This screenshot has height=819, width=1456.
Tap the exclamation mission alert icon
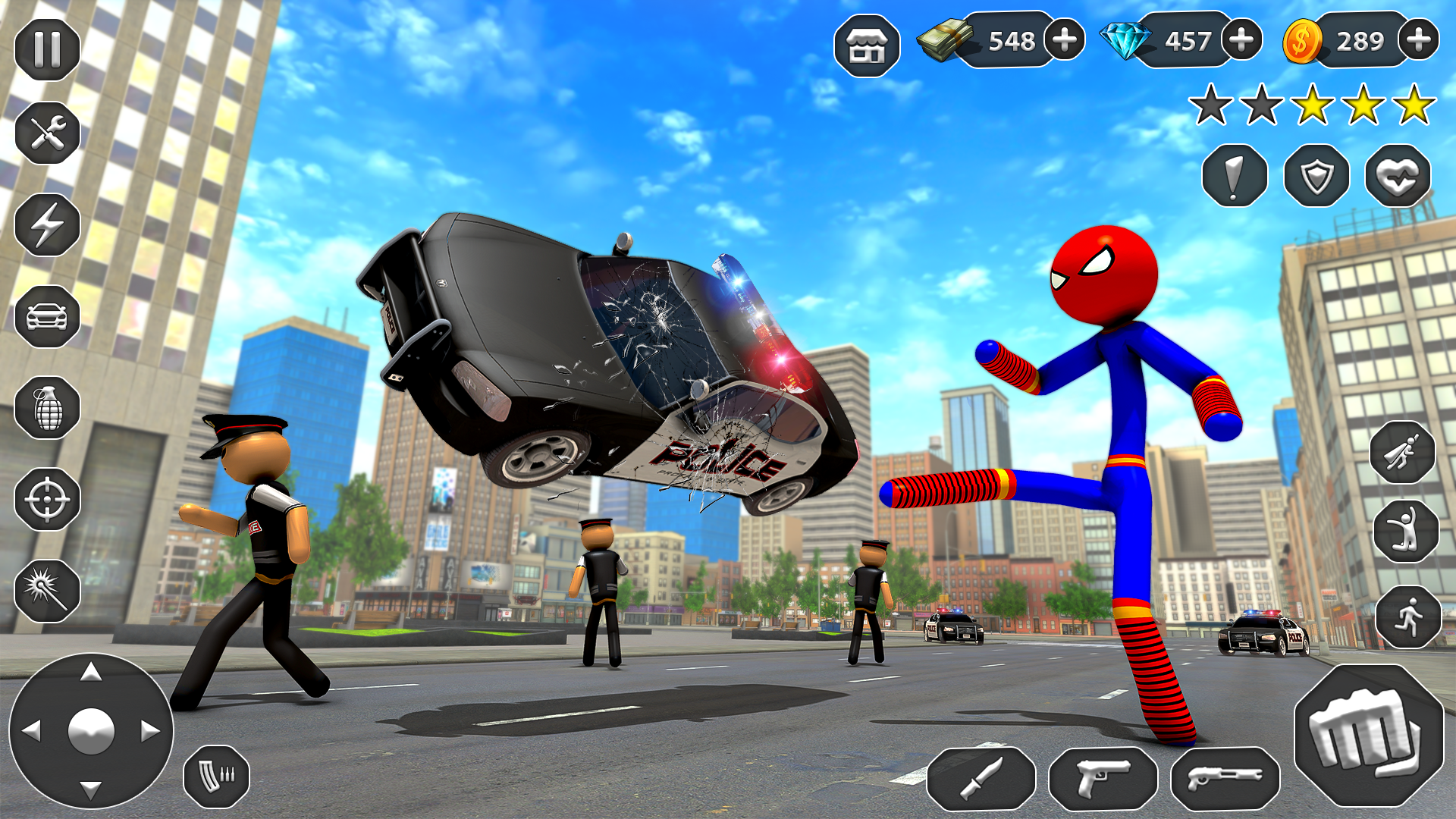[x=1235, y=176]
